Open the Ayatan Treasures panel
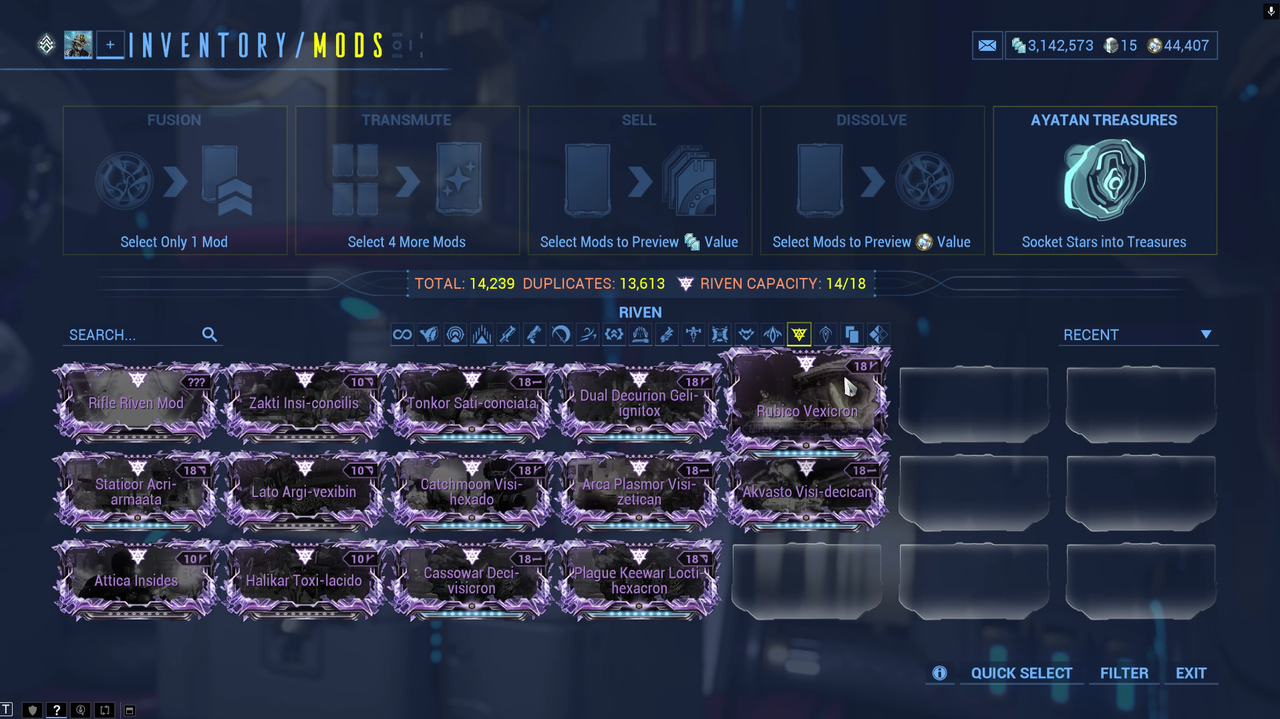 1104,181
